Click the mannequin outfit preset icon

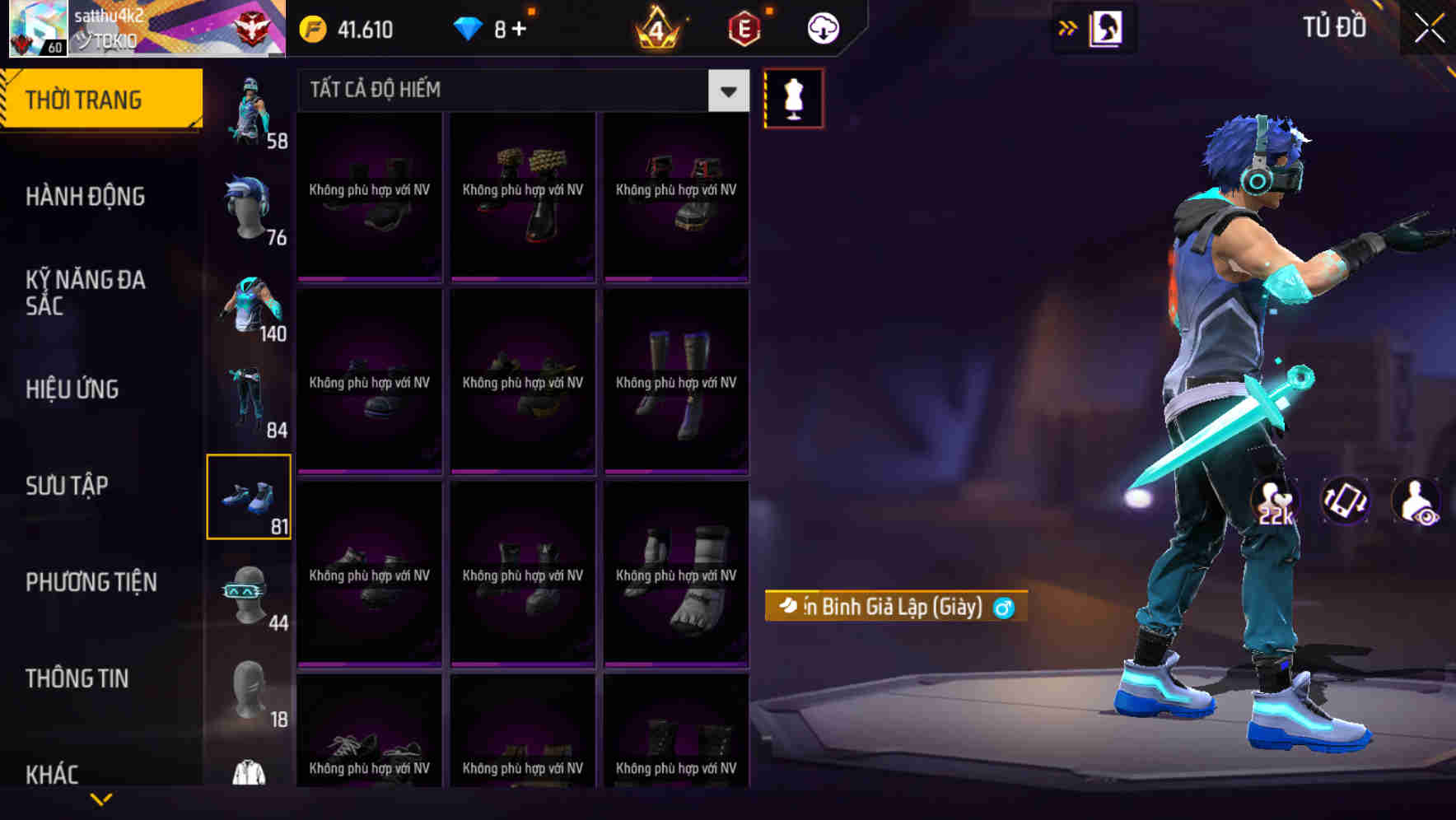point(793,98)
